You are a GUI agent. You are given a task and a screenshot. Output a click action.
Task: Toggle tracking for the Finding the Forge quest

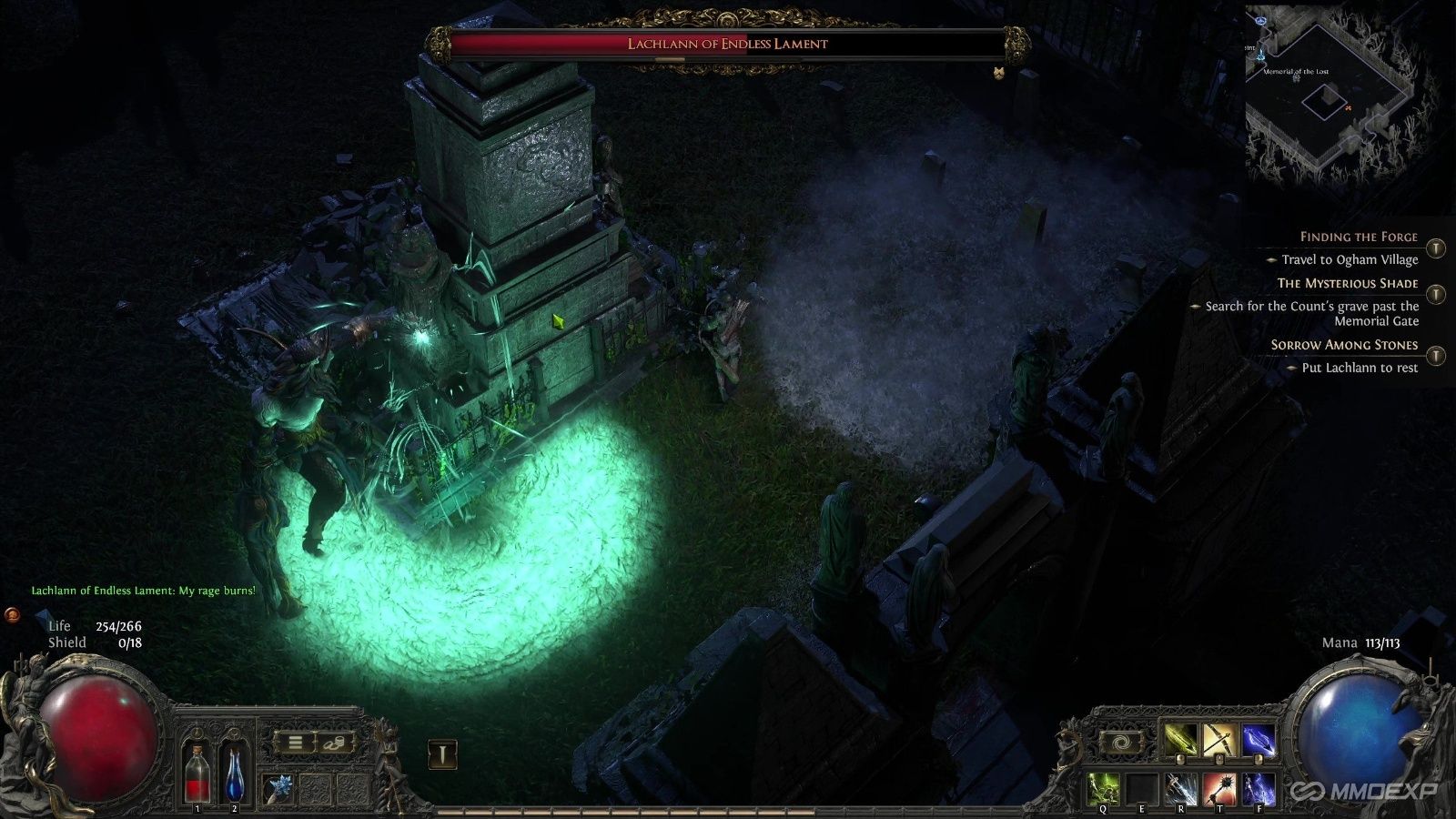(1435, 248)
